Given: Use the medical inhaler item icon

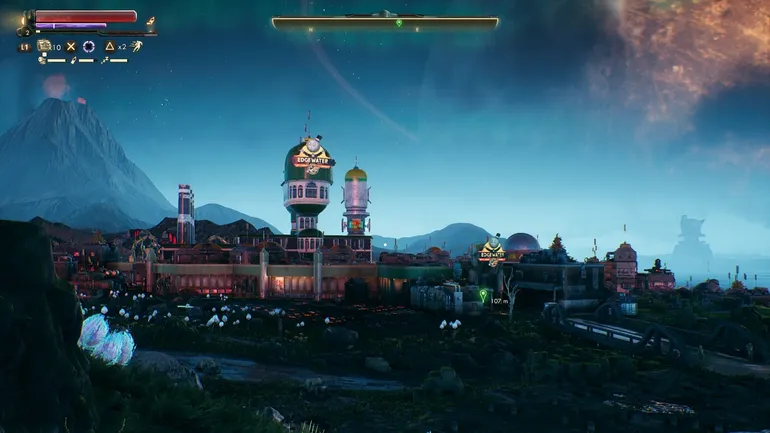Looking at the screenshot, I should 44,46.
